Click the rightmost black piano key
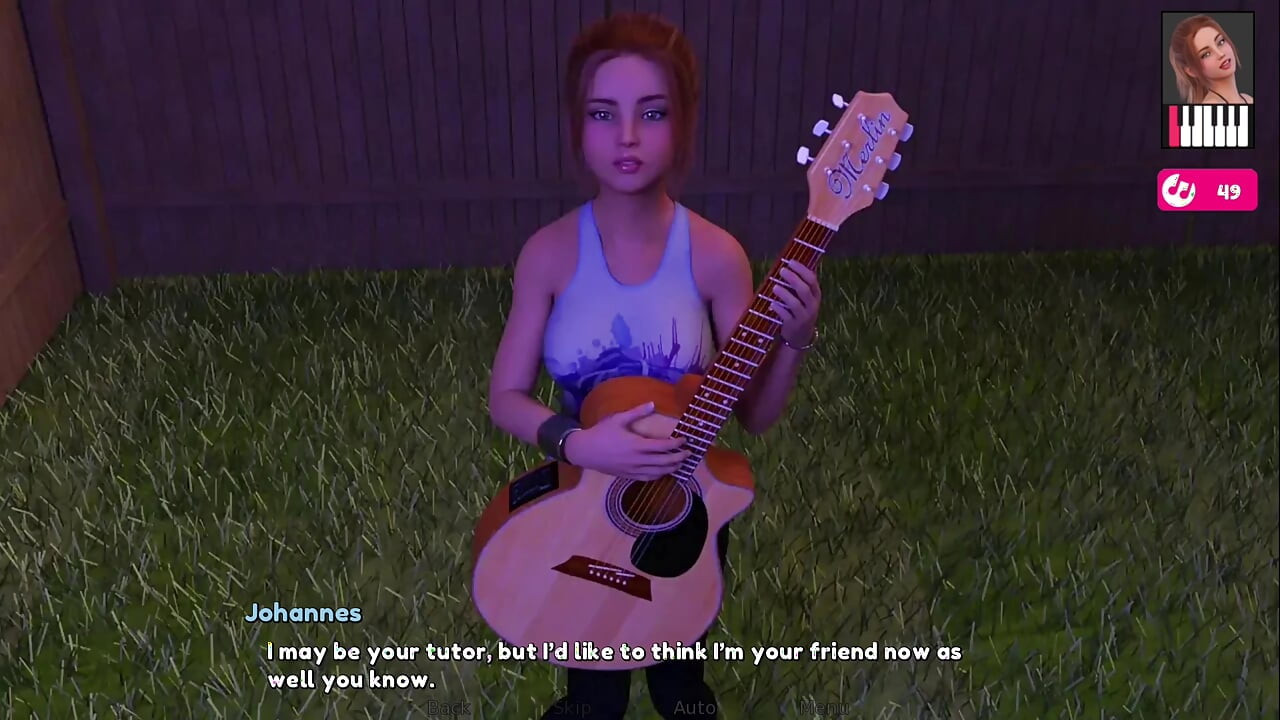The width and height of the screenshot is (1280, 720). [1237, 115]
